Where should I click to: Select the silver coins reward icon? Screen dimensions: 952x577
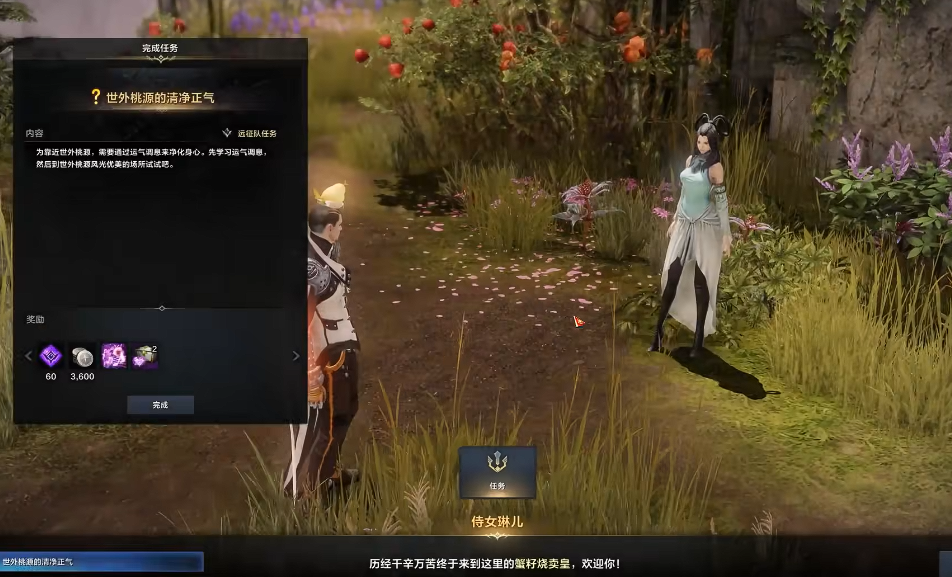[82, 356]
